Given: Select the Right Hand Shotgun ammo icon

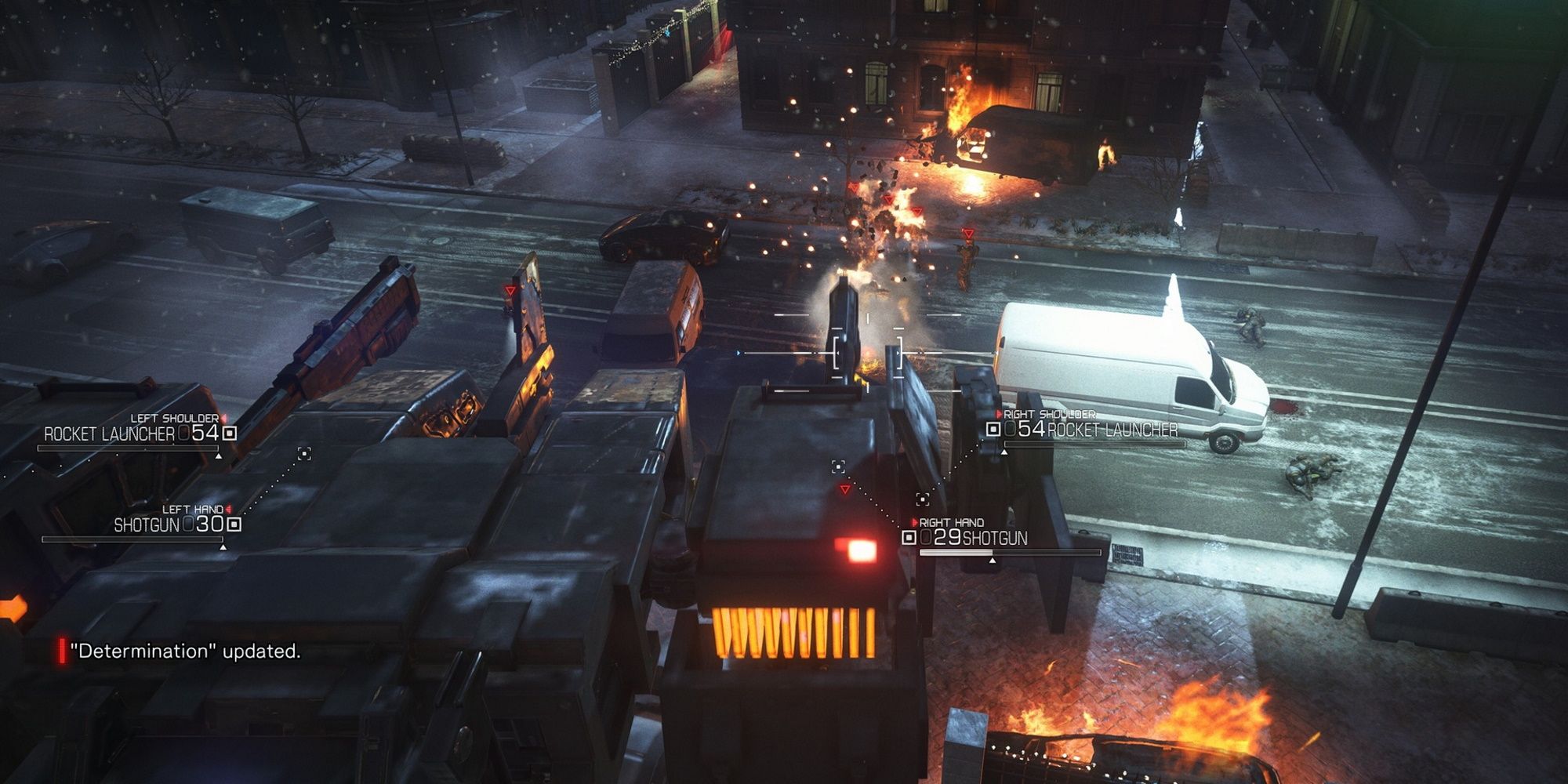Looking at the screenshot, I should click(909, 538).
